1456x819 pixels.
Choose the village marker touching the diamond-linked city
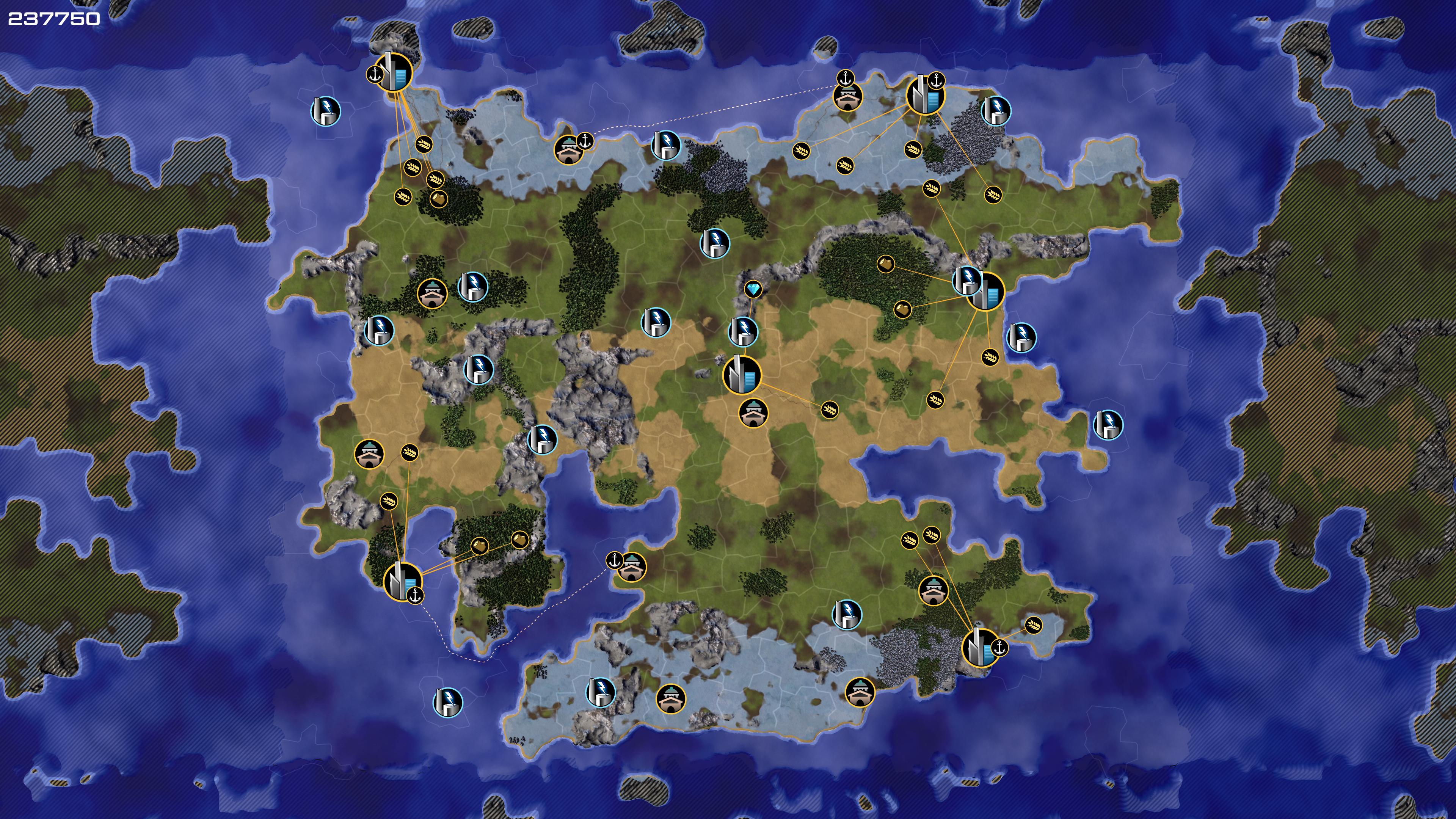point(753,413)
